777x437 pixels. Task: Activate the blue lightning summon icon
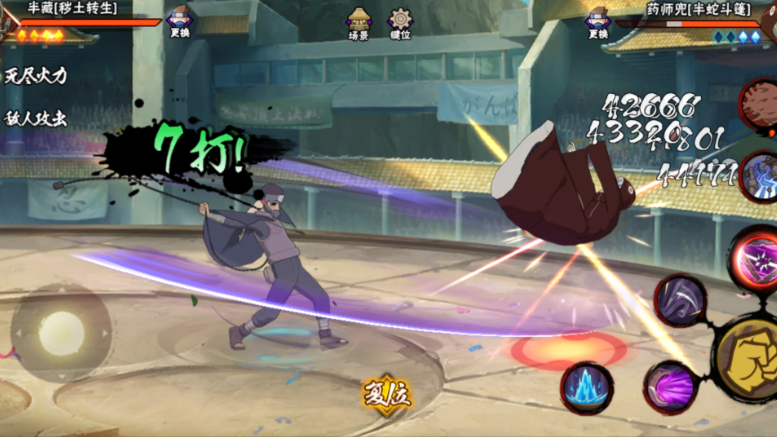pyautogui.click(x=760, y=177)
